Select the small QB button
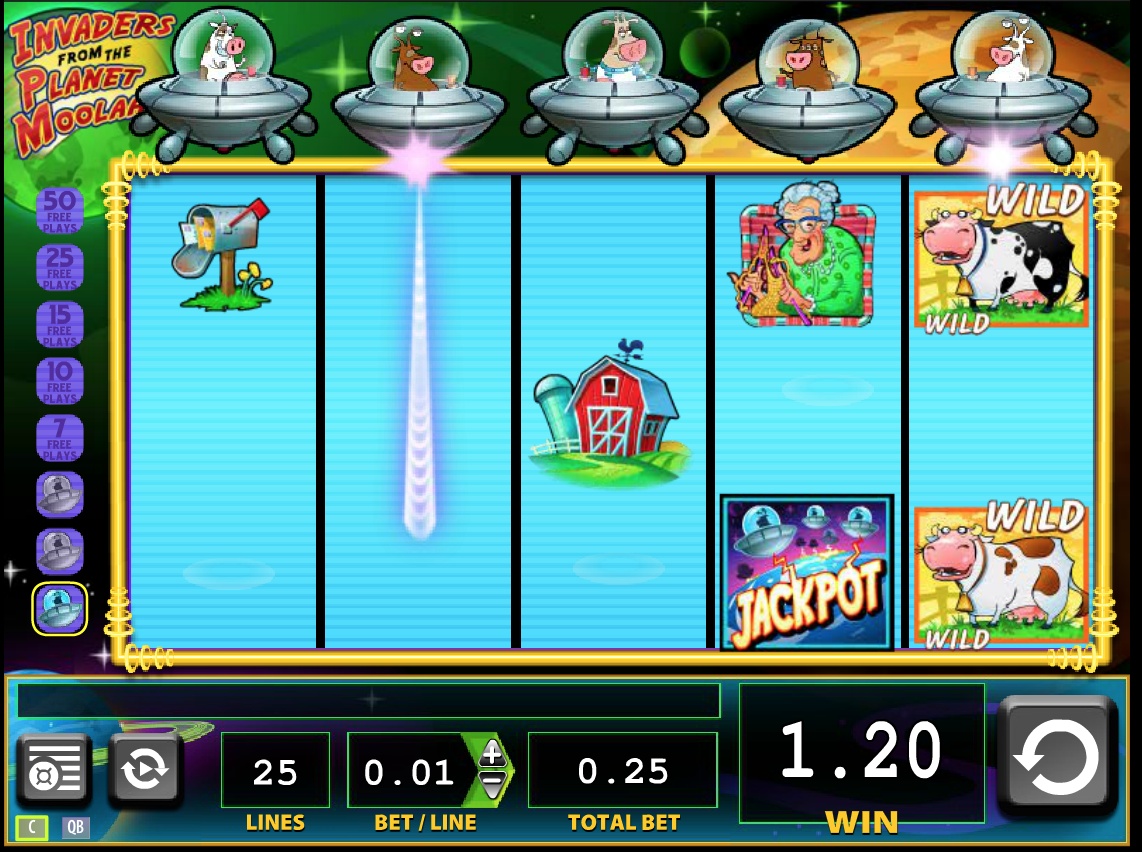 click(75, 827)
